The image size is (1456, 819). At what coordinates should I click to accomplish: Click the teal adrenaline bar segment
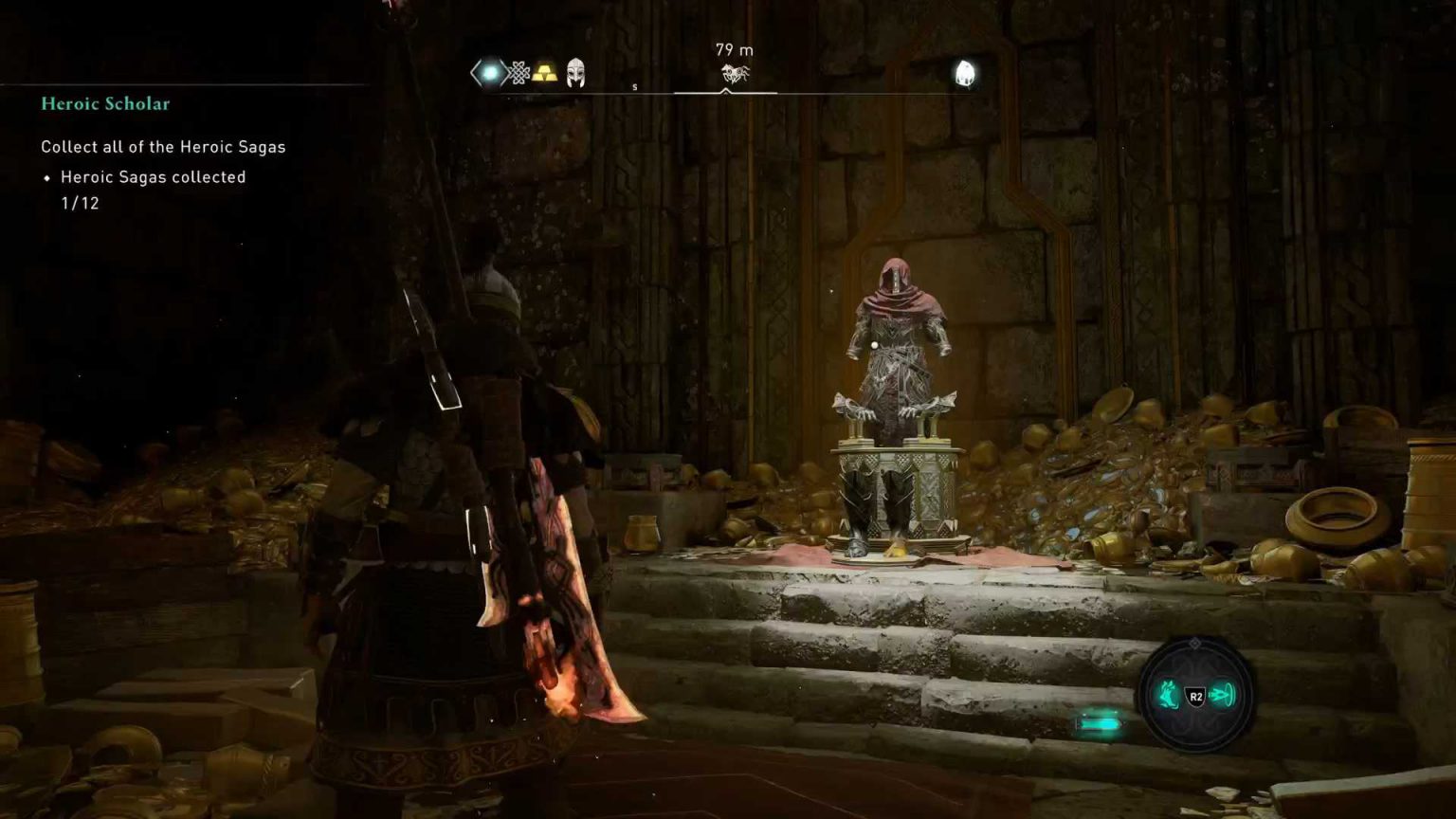point(1100,721)
